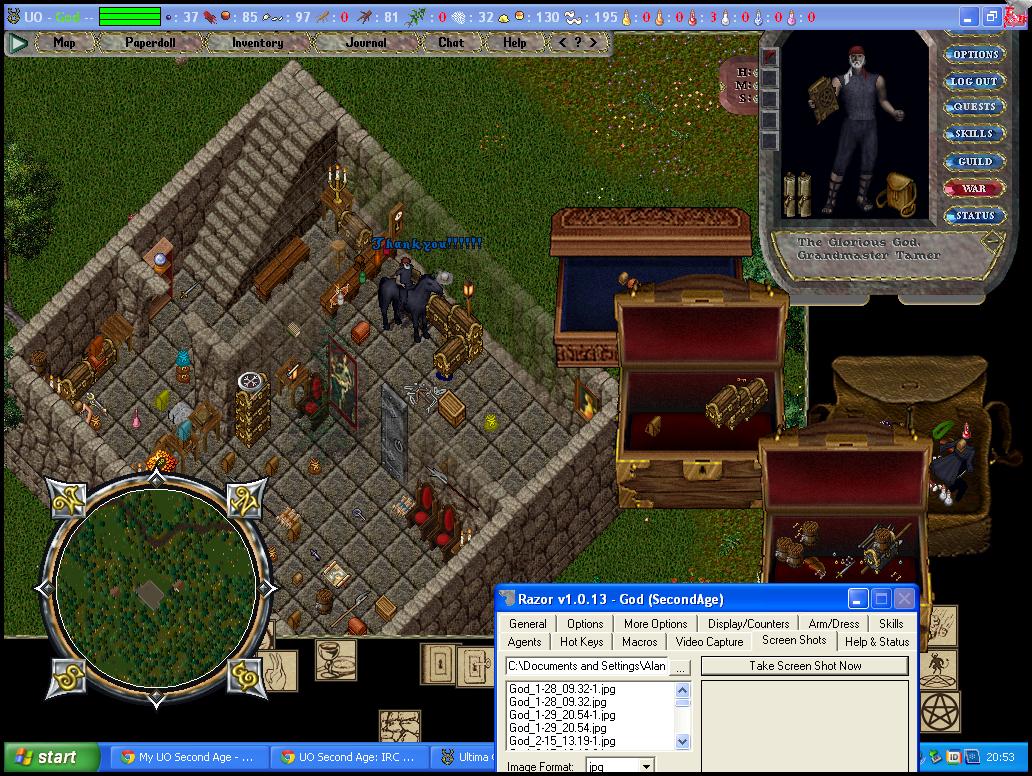Open the Map from the top menu bar
The height and width of the screenshot is (776, 1032).
click(x=65, y=43)
